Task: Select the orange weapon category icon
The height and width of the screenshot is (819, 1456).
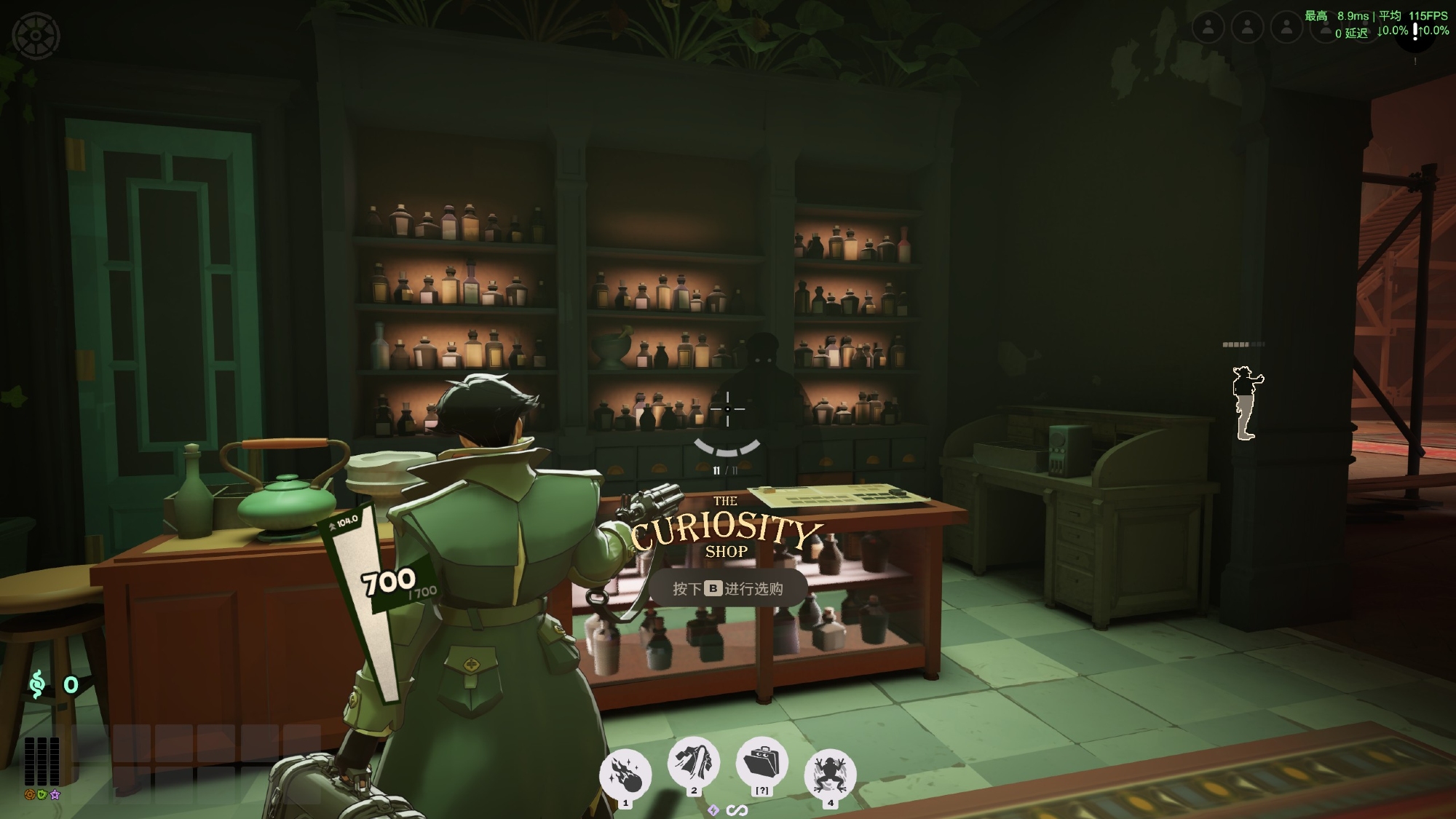Action: point(30,794)
